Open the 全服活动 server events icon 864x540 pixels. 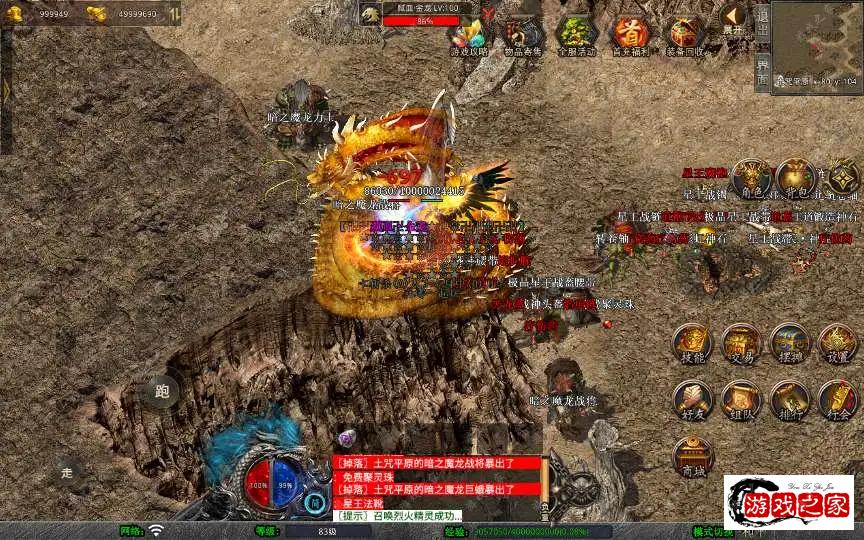[576, 35]
